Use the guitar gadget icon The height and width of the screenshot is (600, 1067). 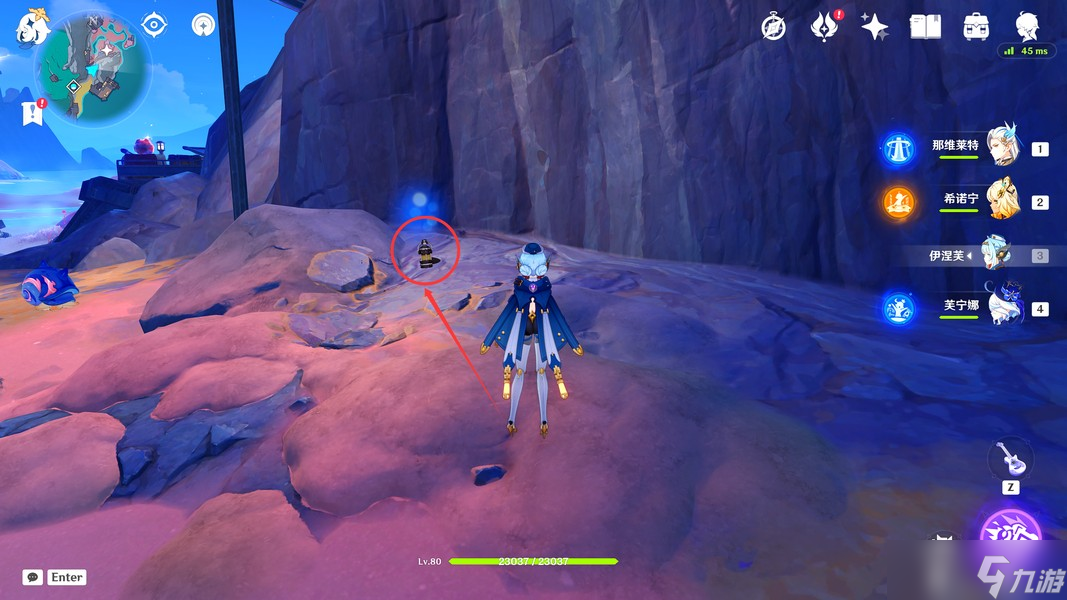coord(1011,461)
